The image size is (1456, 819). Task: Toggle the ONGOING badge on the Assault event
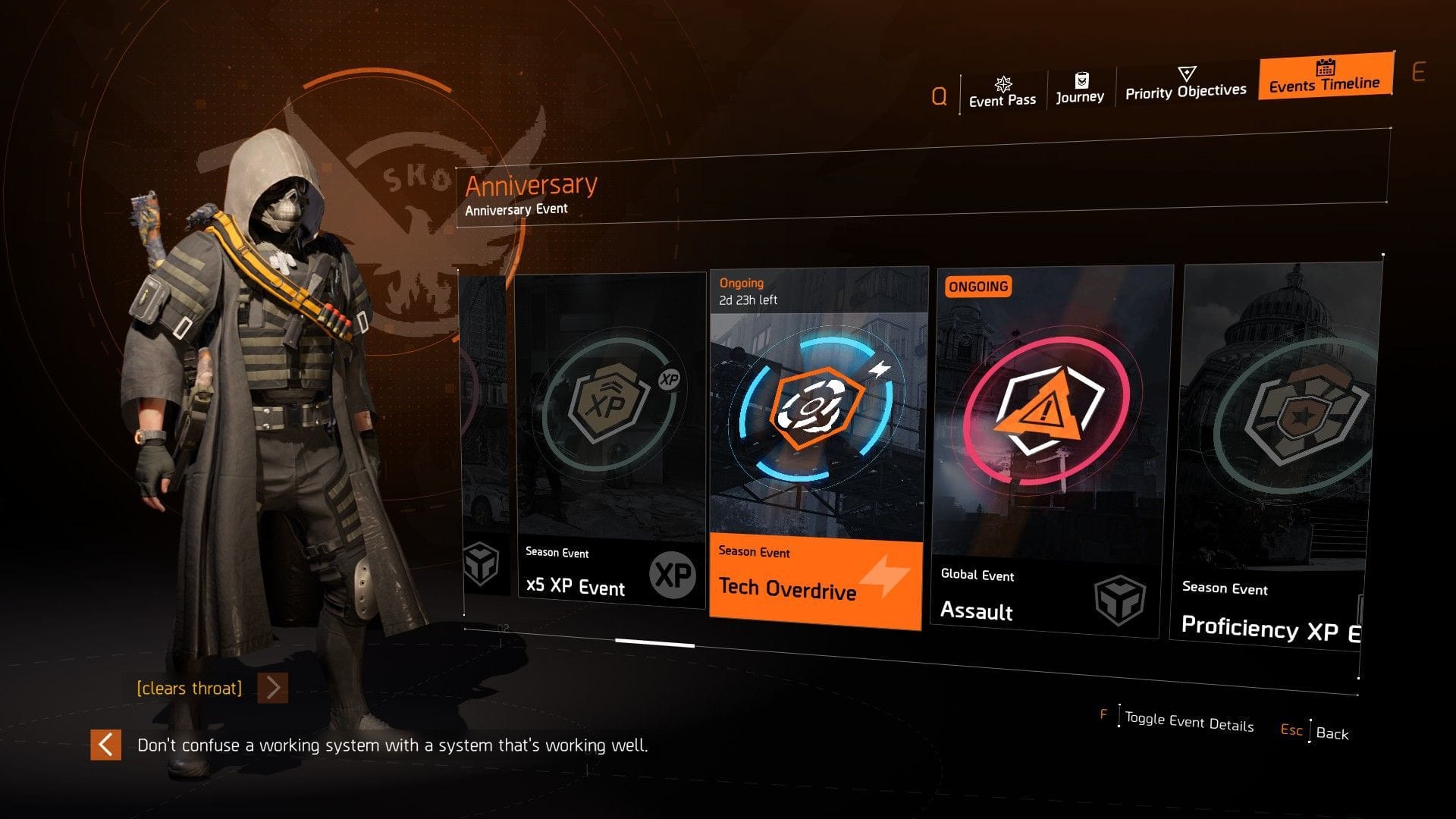(978, 286)
